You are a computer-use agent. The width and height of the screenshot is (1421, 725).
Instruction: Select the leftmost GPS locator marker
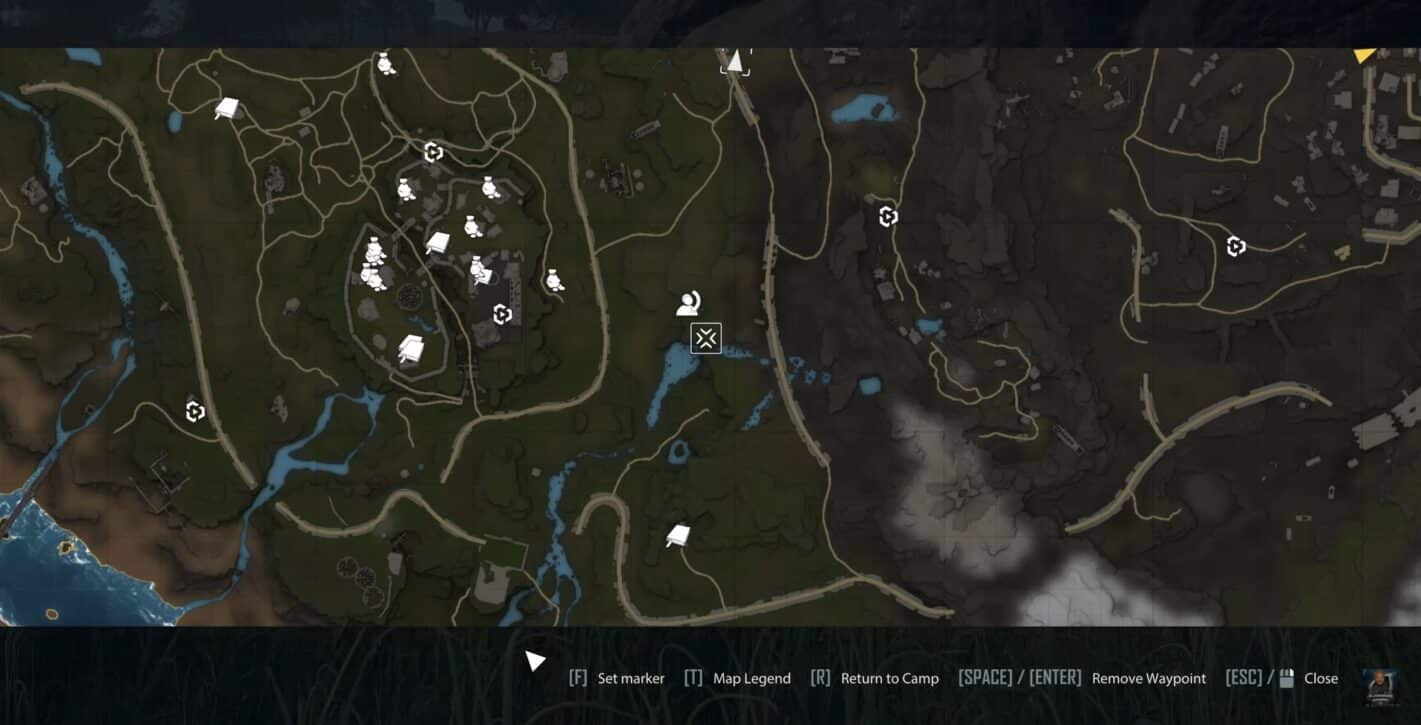(194, 410)
